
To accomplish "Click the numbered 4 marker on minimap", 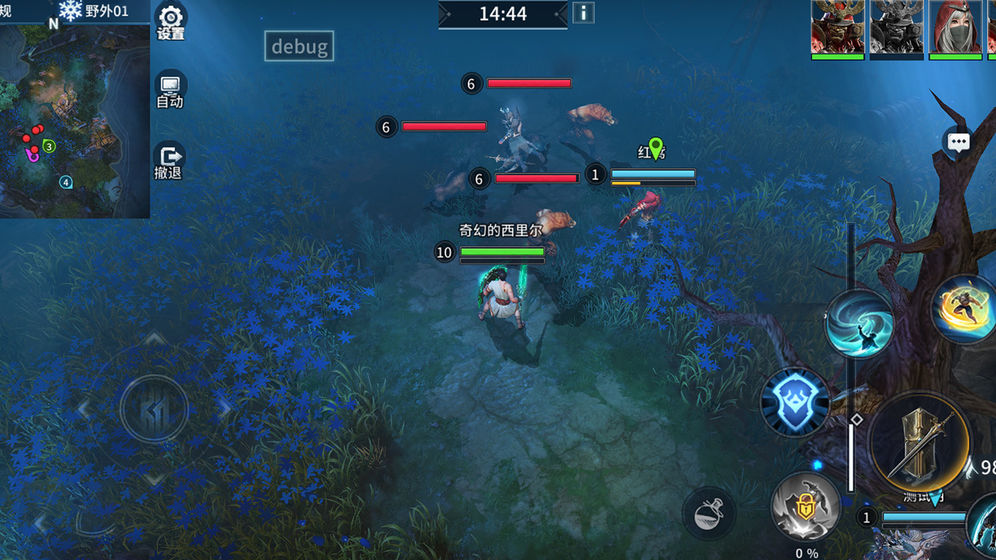I will pyautogui.click(x=66, y=182).
